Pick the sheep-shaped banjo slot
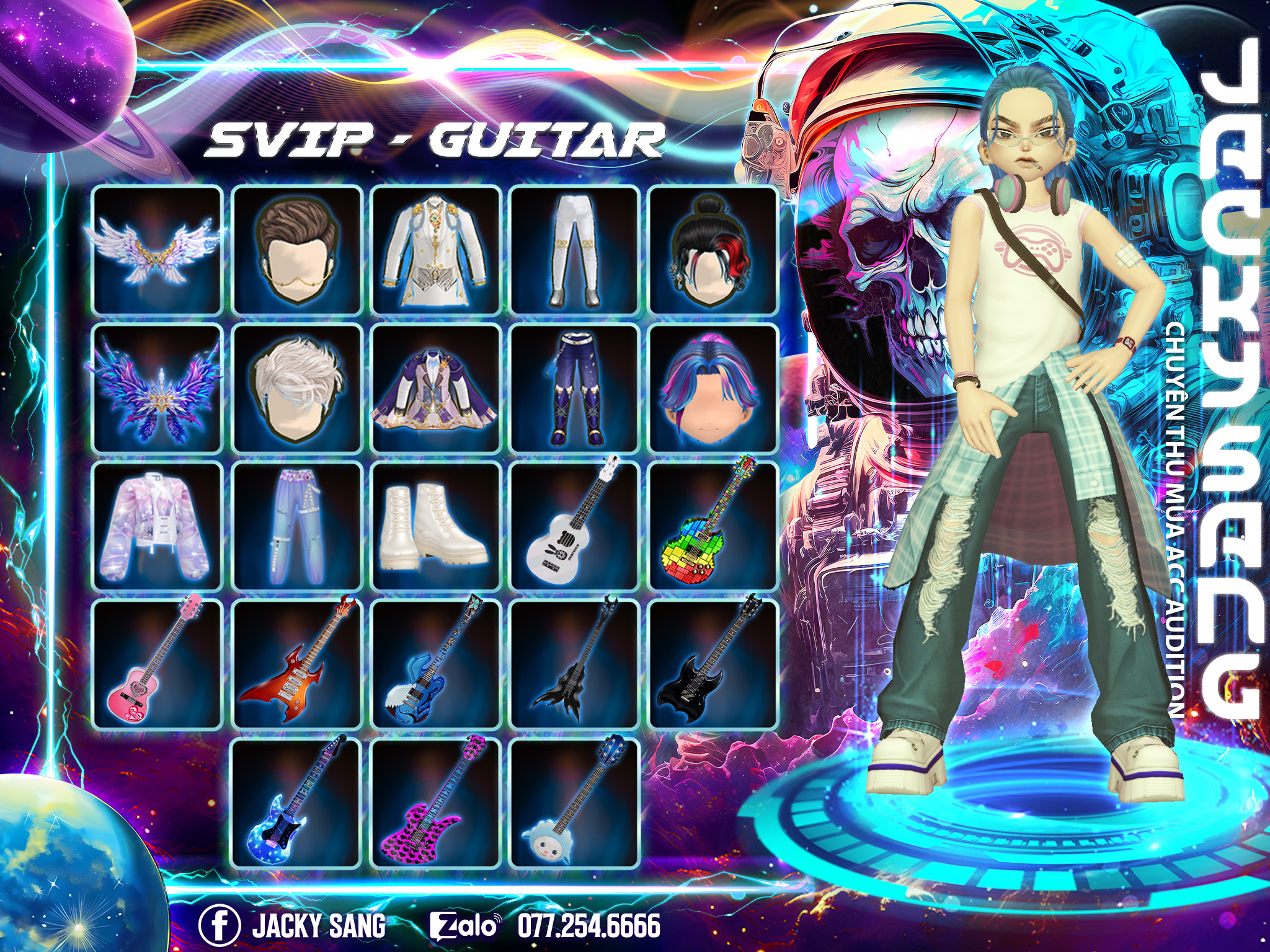 [574, 803]
